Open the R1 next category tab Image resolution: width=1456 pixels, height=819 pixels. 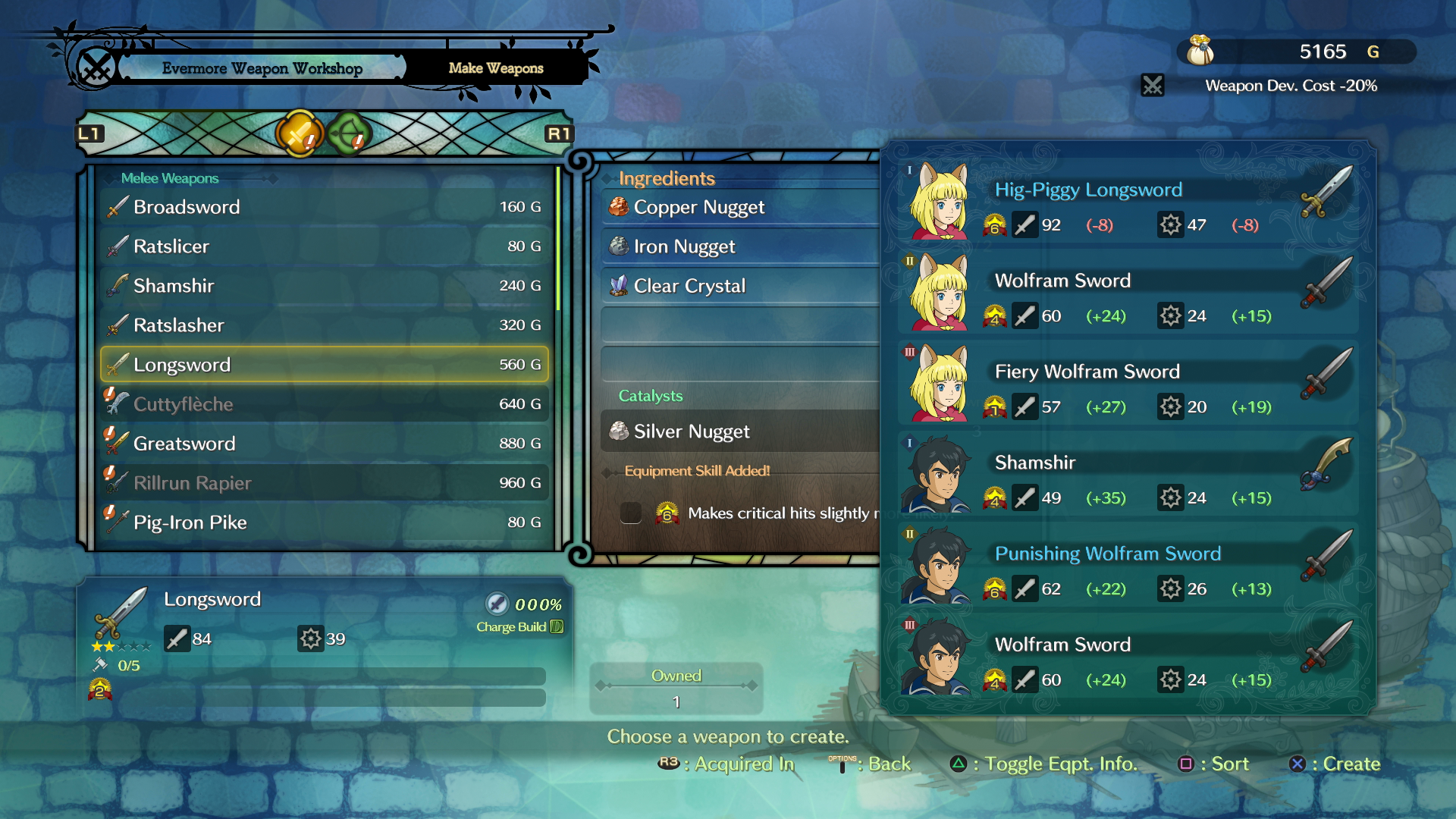pyautogui.click(x=560, y=133)
